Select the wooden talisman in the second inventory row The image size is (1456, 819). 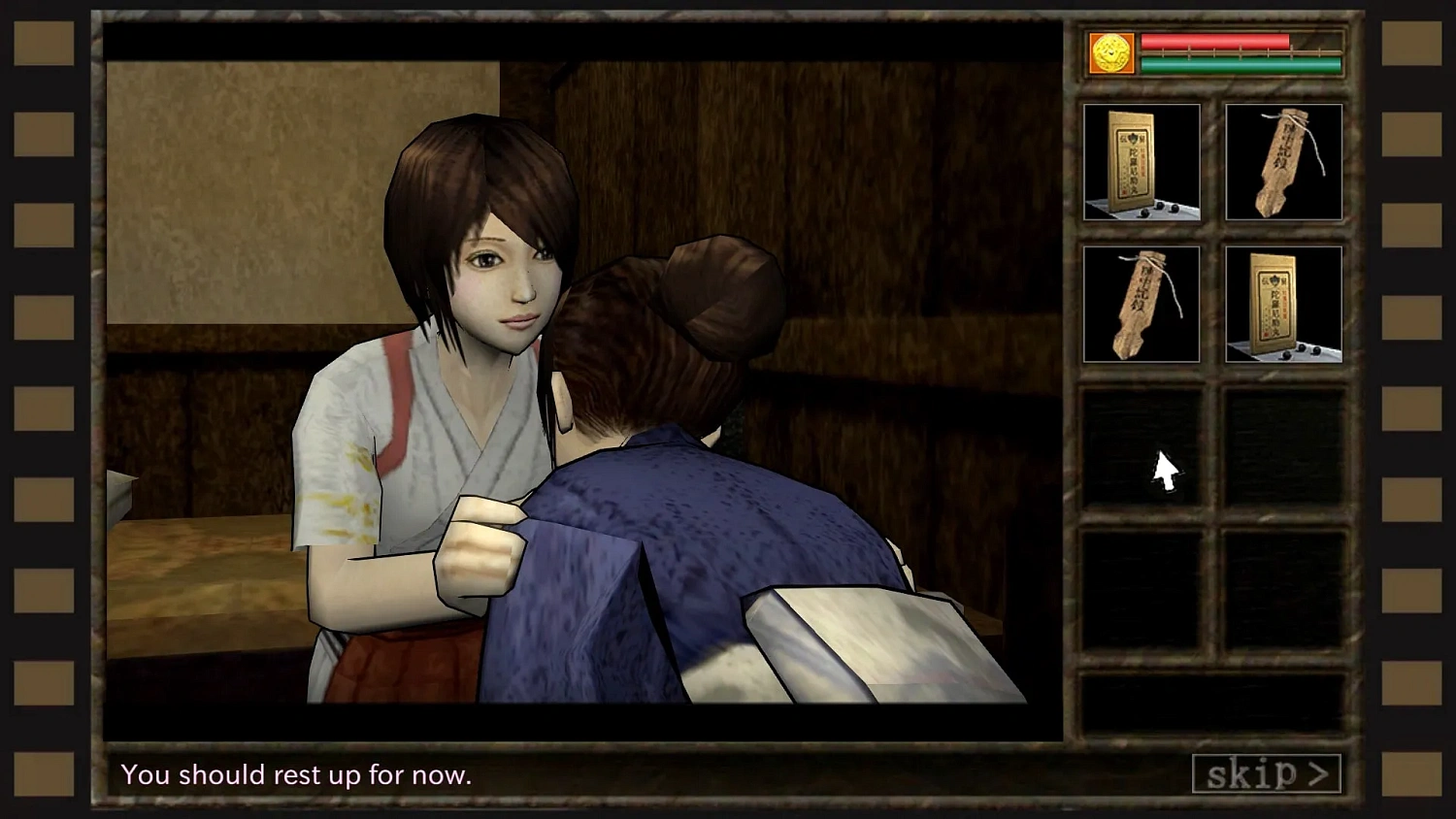pyautogui.click(x=1141, y=304)
